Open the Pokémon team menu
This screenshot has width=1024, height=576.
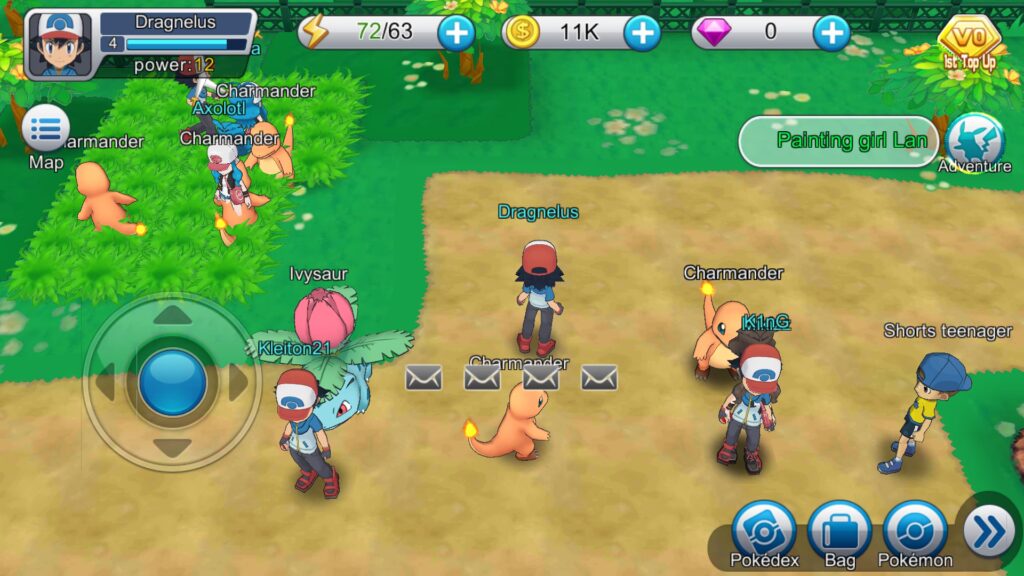pyautogui.click(x=915, y=530)
